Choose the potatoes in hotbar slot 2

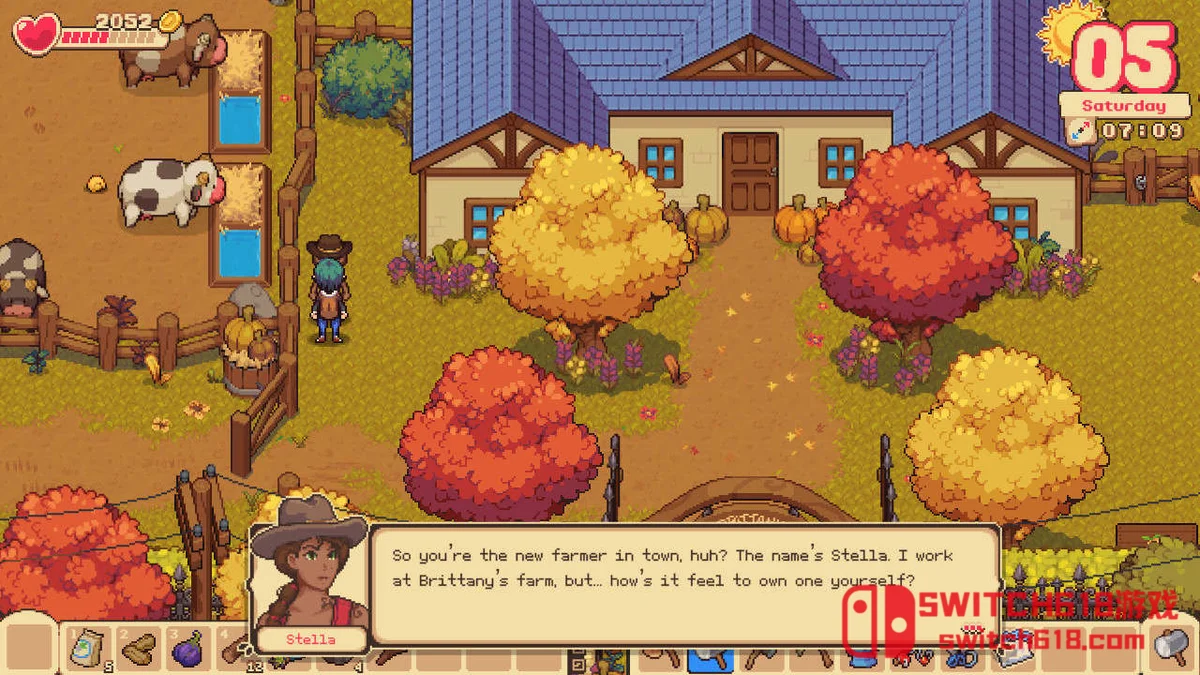(x=138, y=649)
